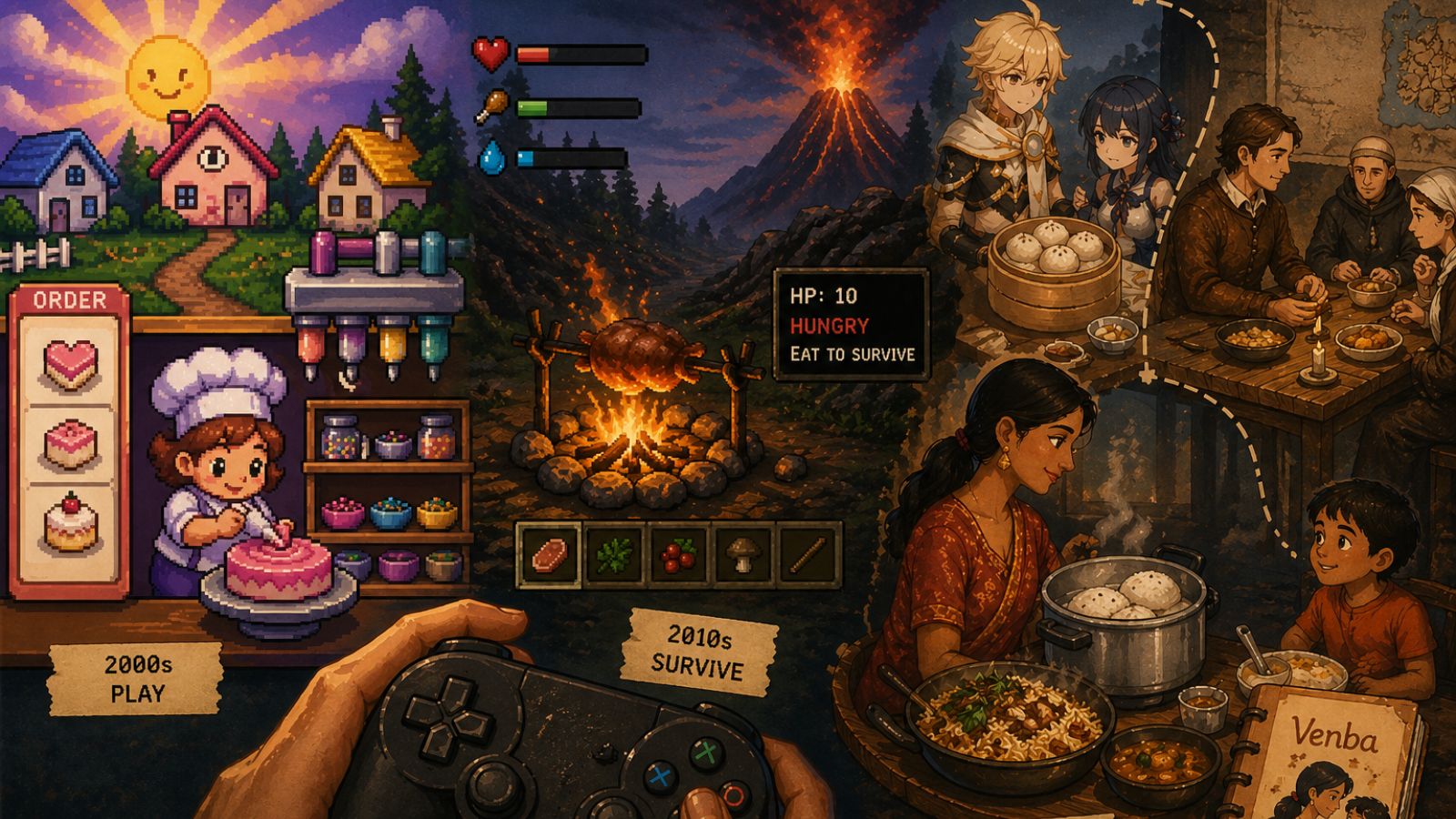Equip the wooden stick from the hotbar

pyautogui.click(x=807, y=552)
